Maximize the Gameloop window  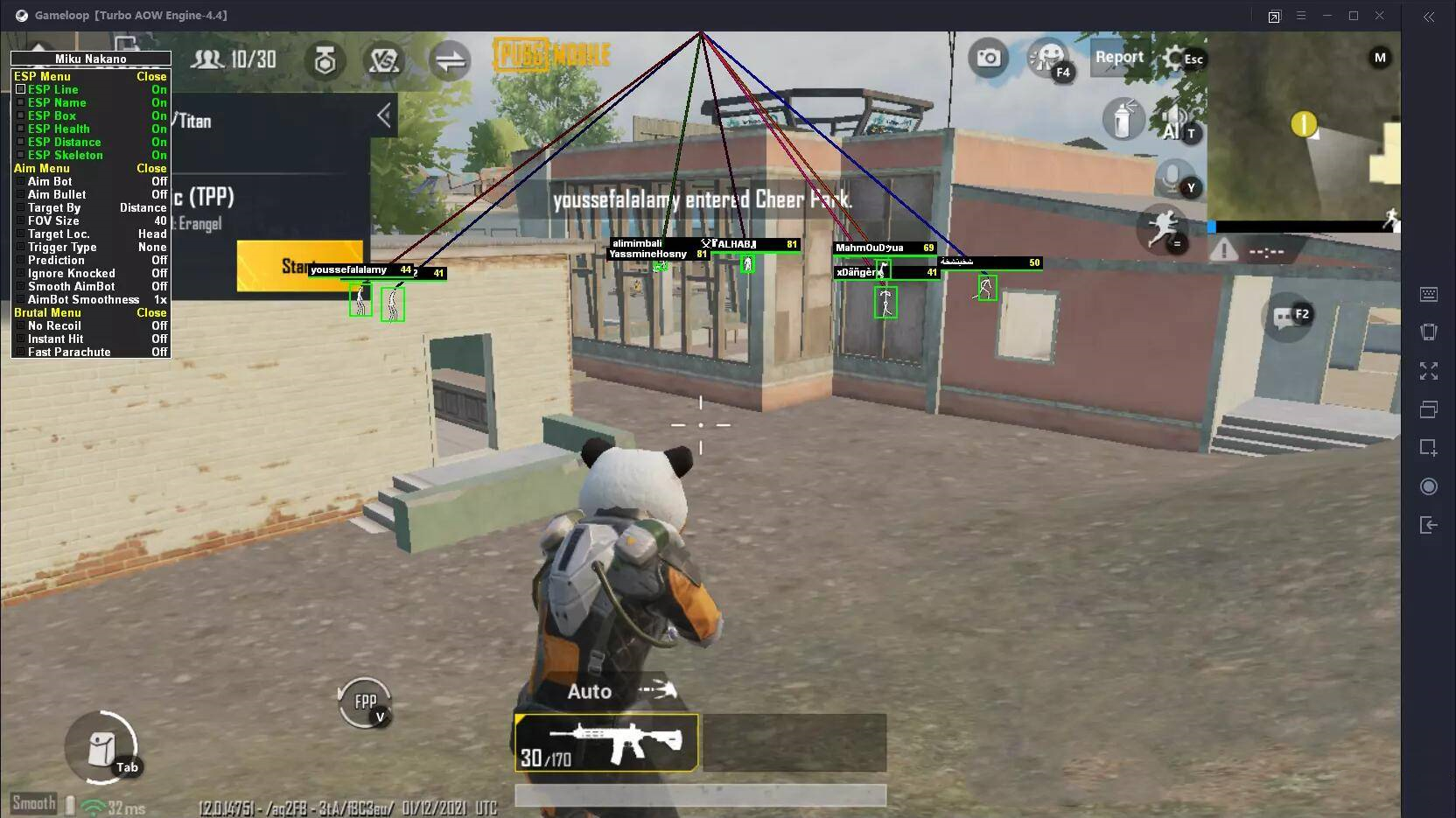(x=1353, y=16)
